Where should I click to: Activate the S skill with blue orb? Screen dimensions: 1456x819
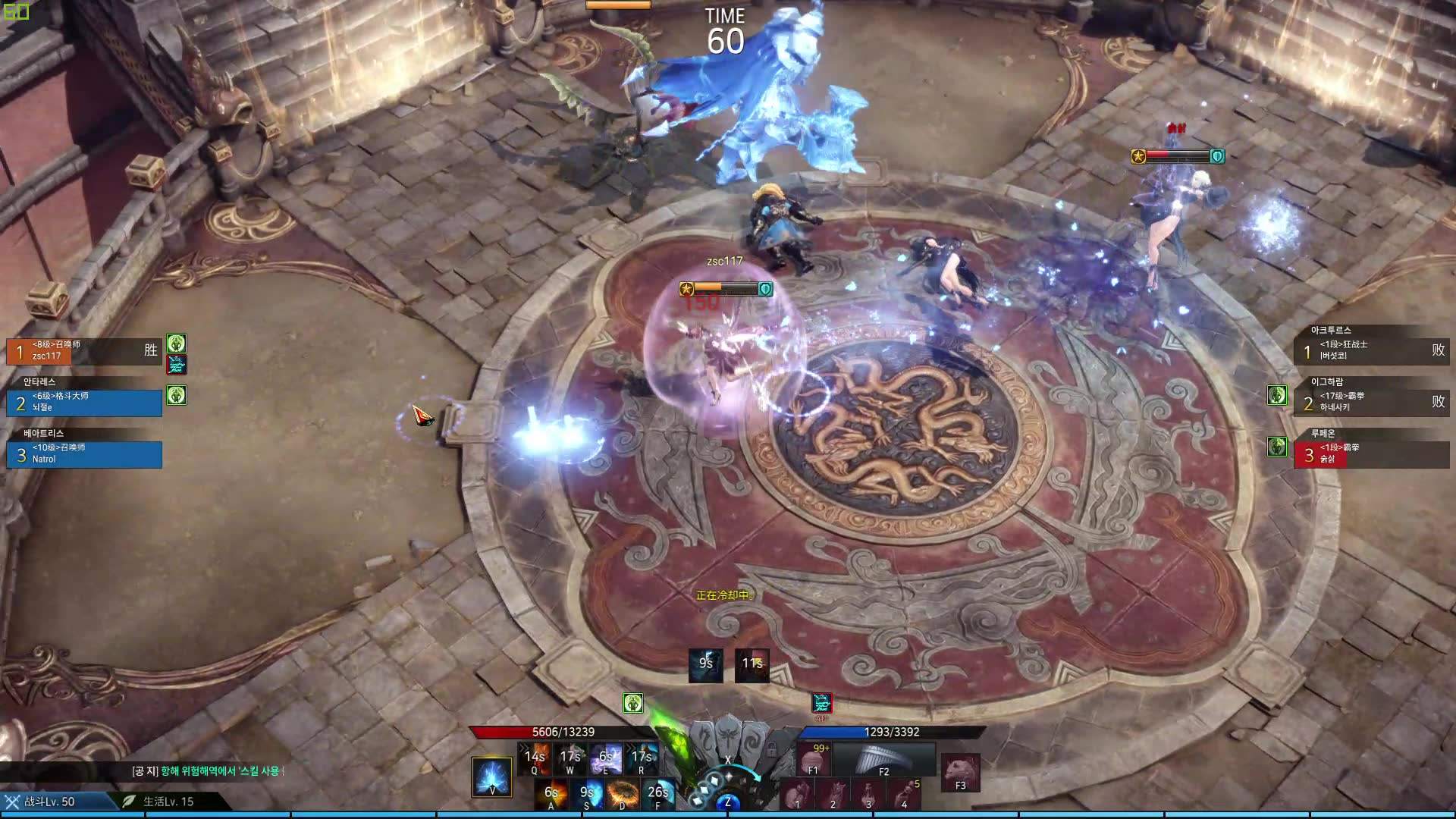coord(588,794)
